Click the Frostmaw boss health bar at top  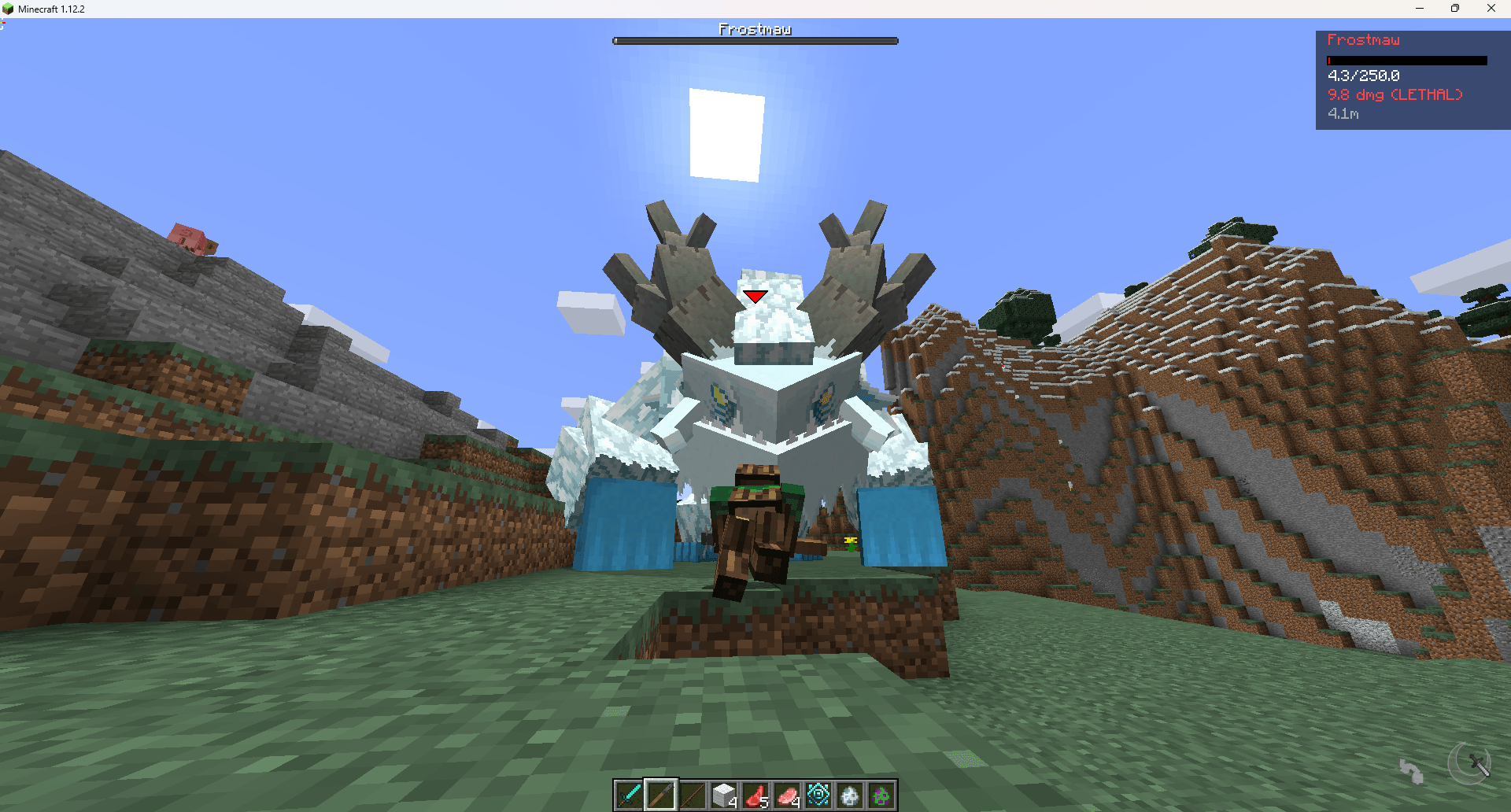click(755, 40)
